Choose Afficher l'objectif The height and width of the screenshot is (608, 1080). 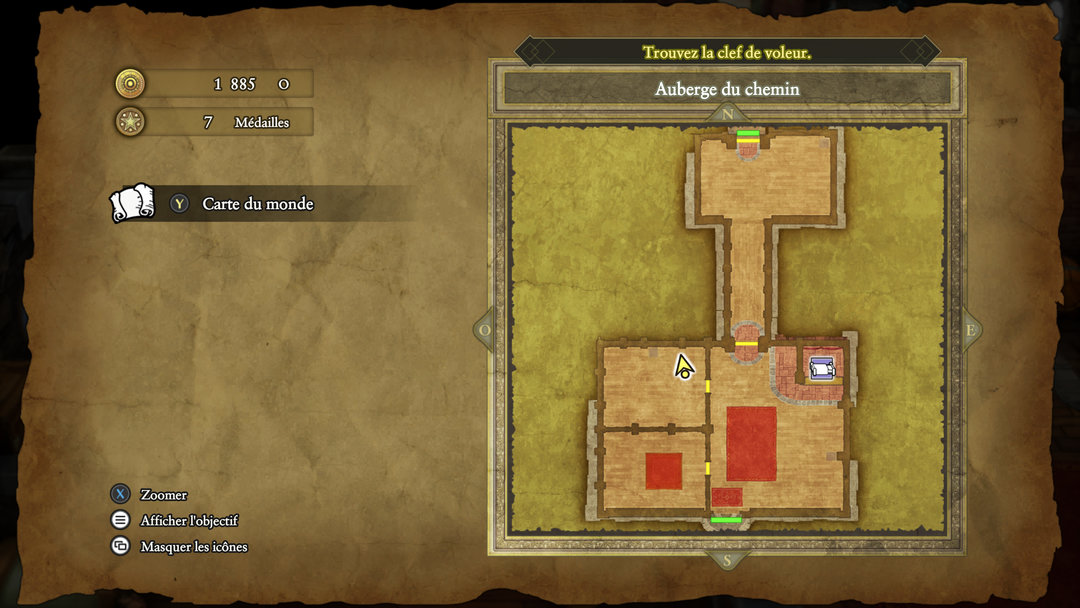(x=189, y=521)
